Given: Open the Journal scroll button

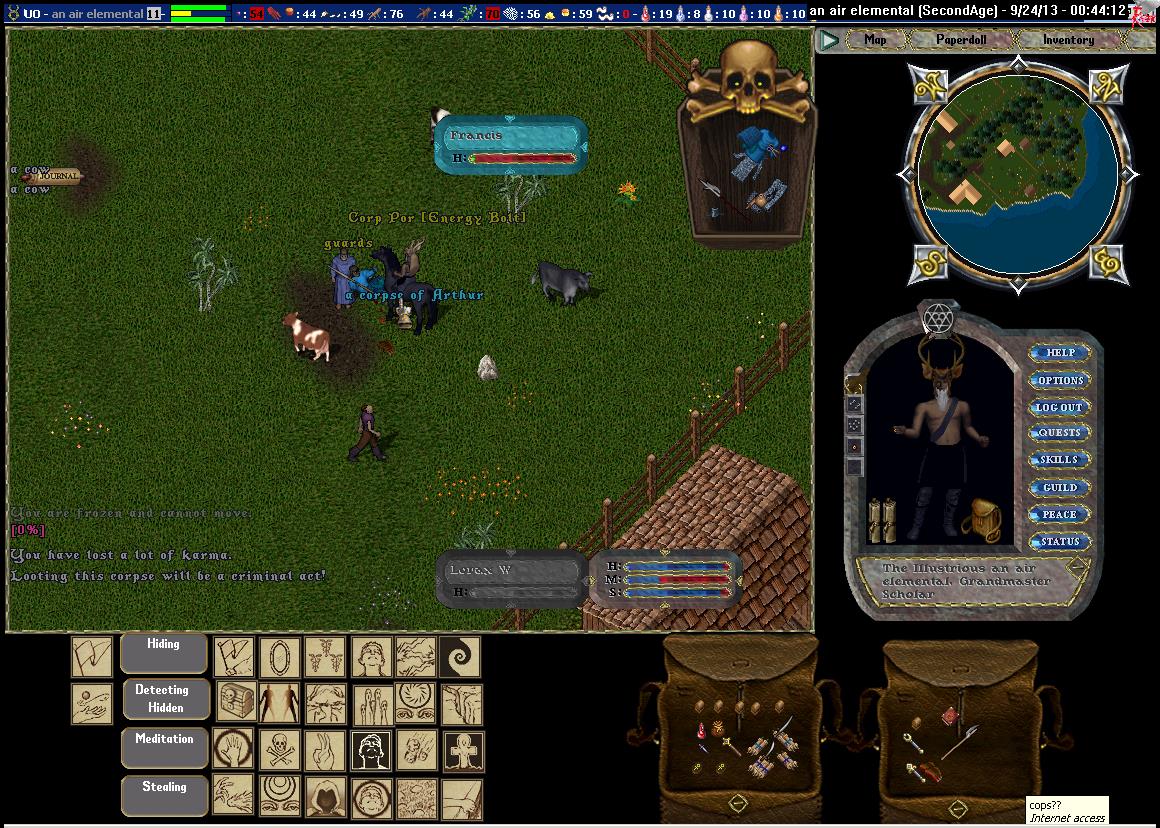Looking at the screenshot, I should 60,177.
